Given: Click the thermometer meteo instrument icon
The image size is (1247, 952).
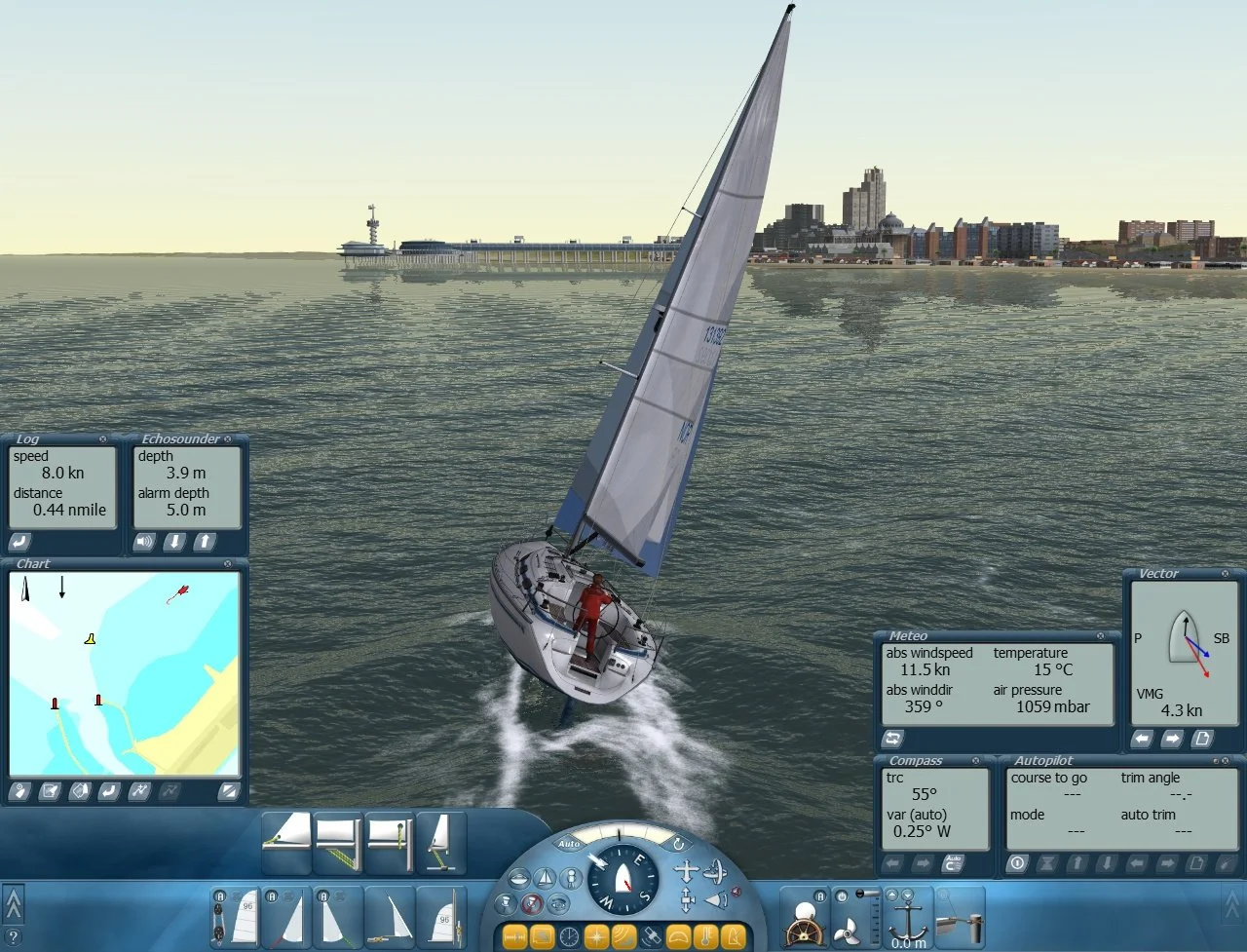Looking at the screenshot, I should coord(705,935).
